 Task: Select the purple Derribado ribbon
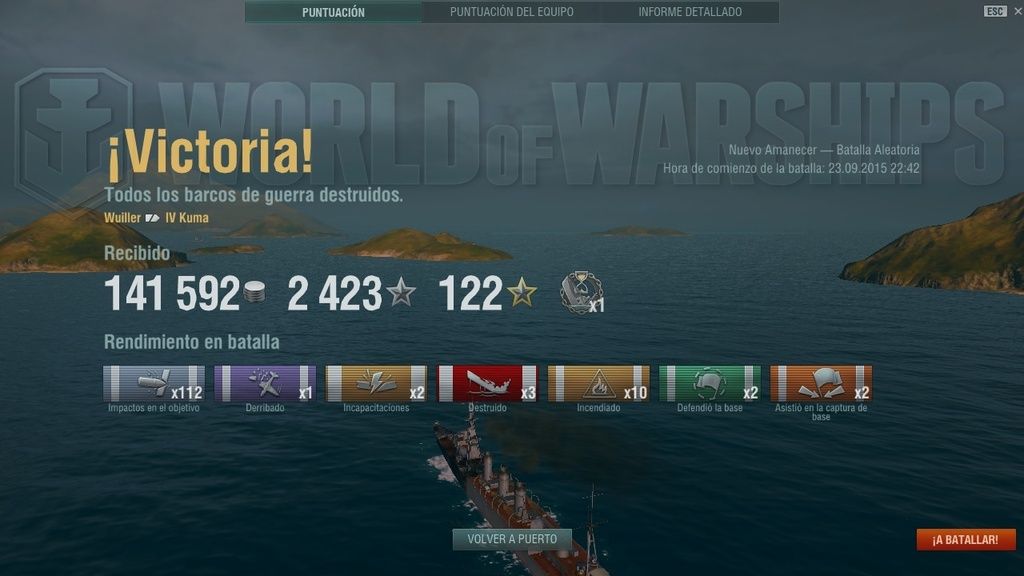(x=265, y=383)
